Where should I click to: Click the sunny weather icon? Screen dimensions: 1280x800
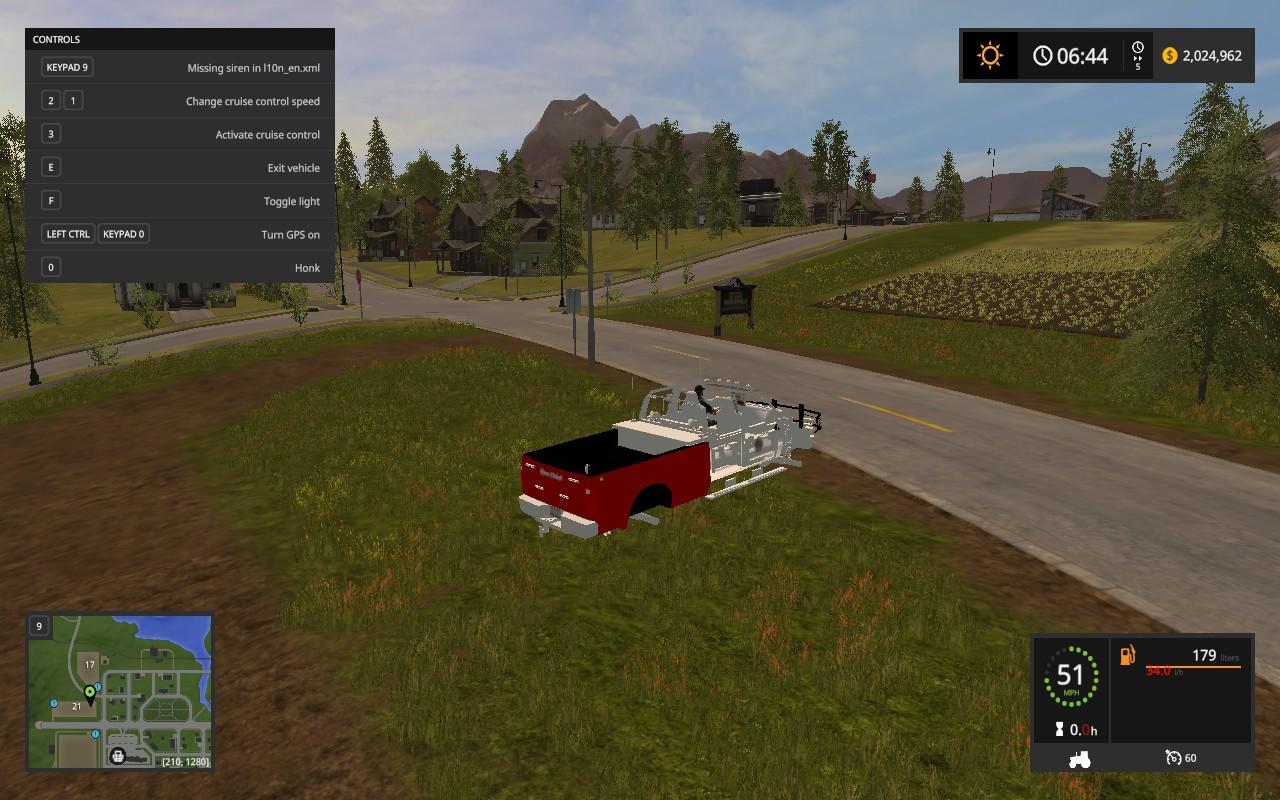[990, 56]
